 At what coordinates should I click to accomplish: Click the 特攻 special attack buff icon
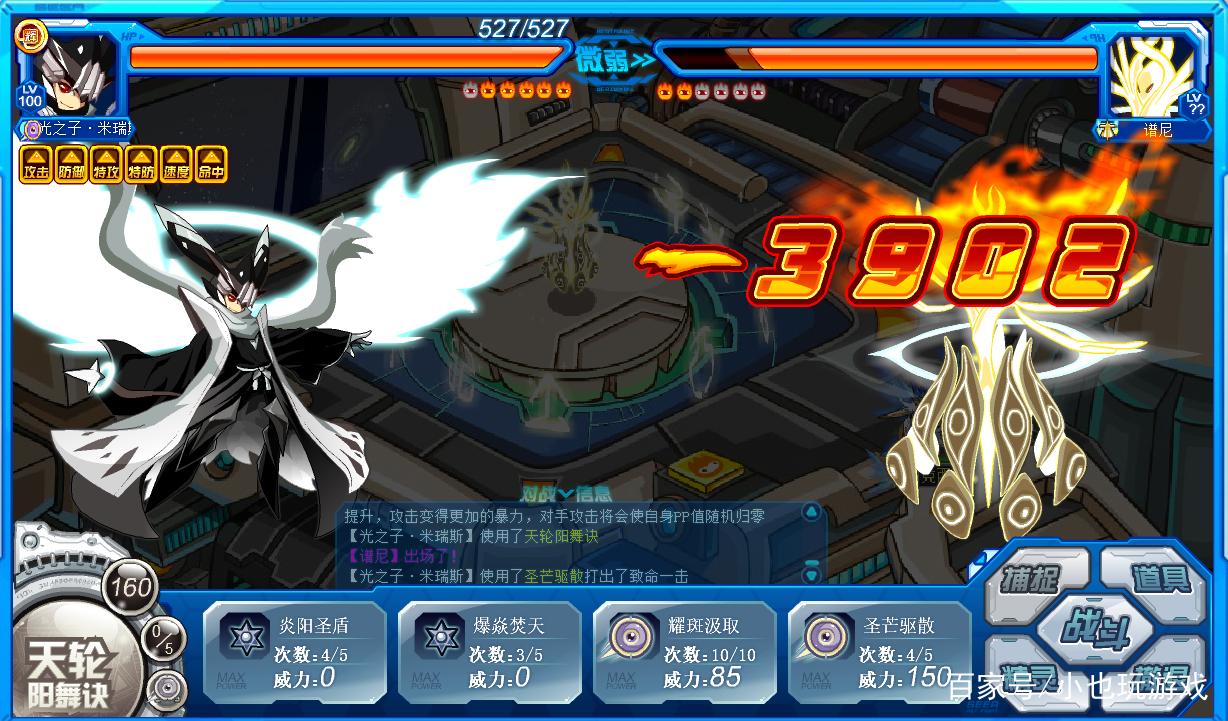pyautogui.click(x=106, y=165)
